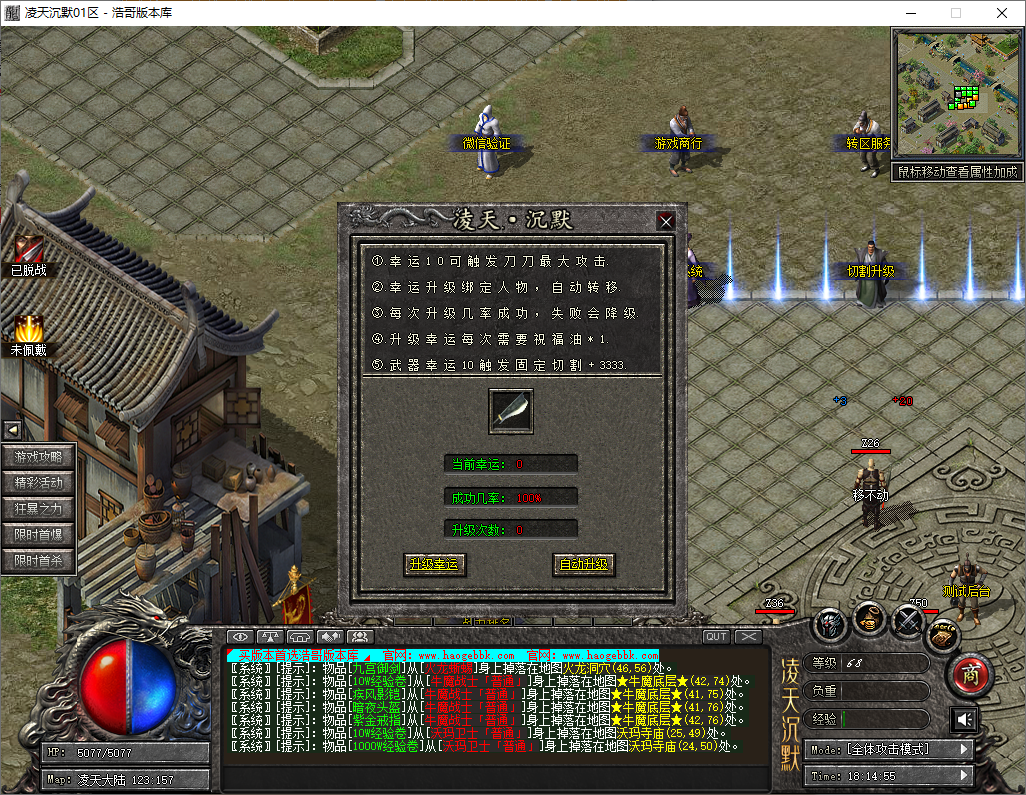This screenshot has height=795, width=1026.
Task: Click the 未佩戴 flame icon
Action: [x=28, y=330]
